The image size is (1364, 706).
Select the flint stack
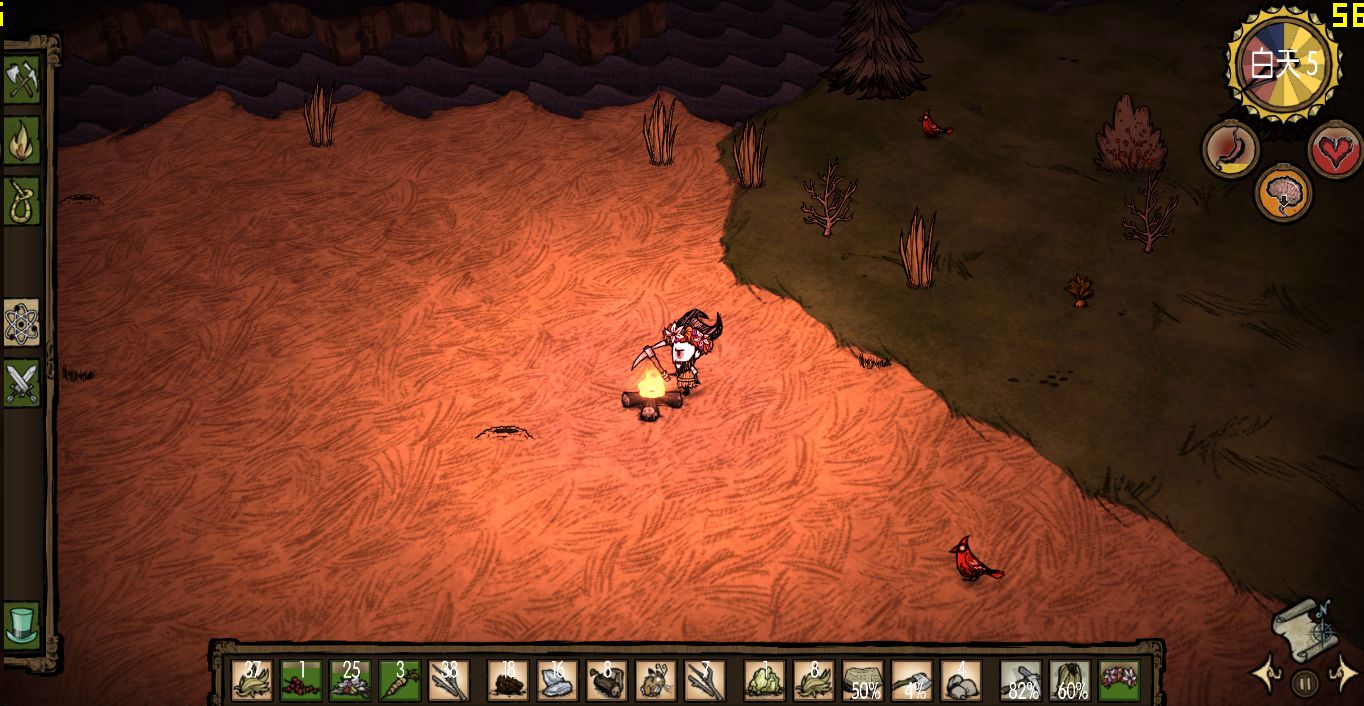pos(557,680)
